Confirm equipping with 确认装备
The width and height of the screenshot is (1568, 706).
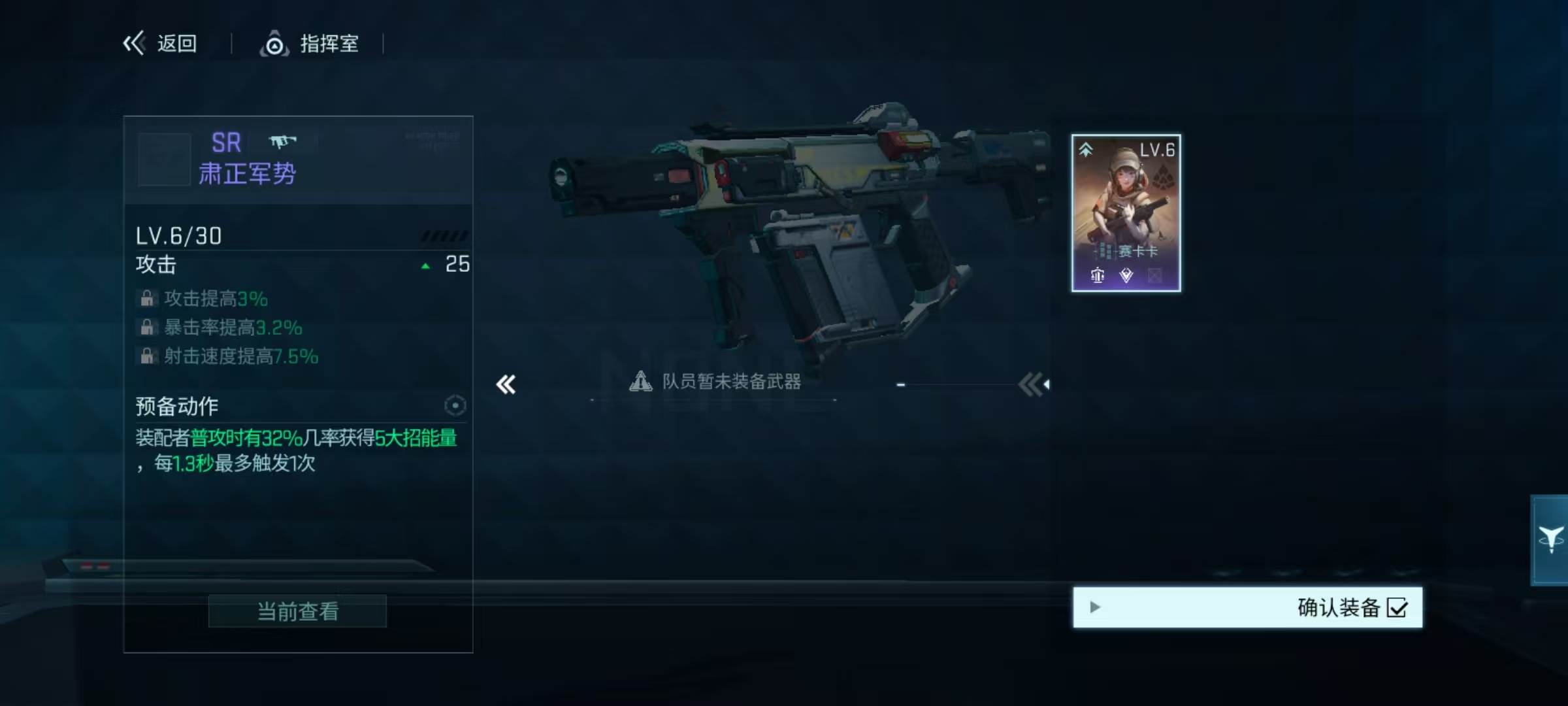coord(1247,607)
